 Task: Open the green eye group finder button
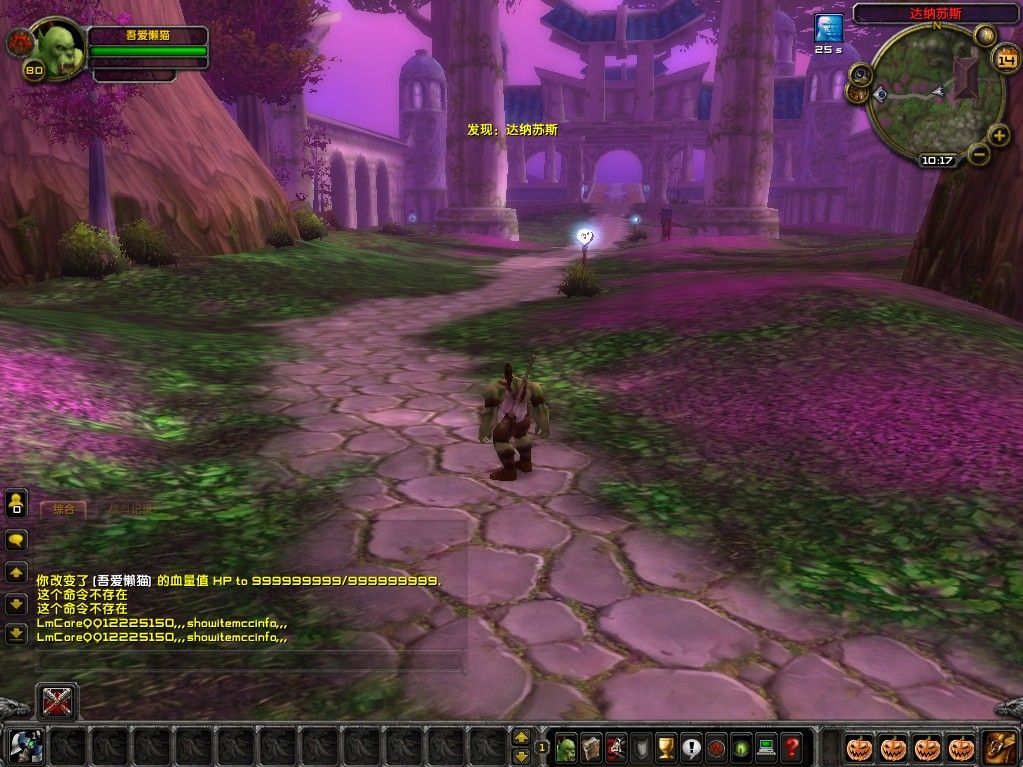point(741,746)
